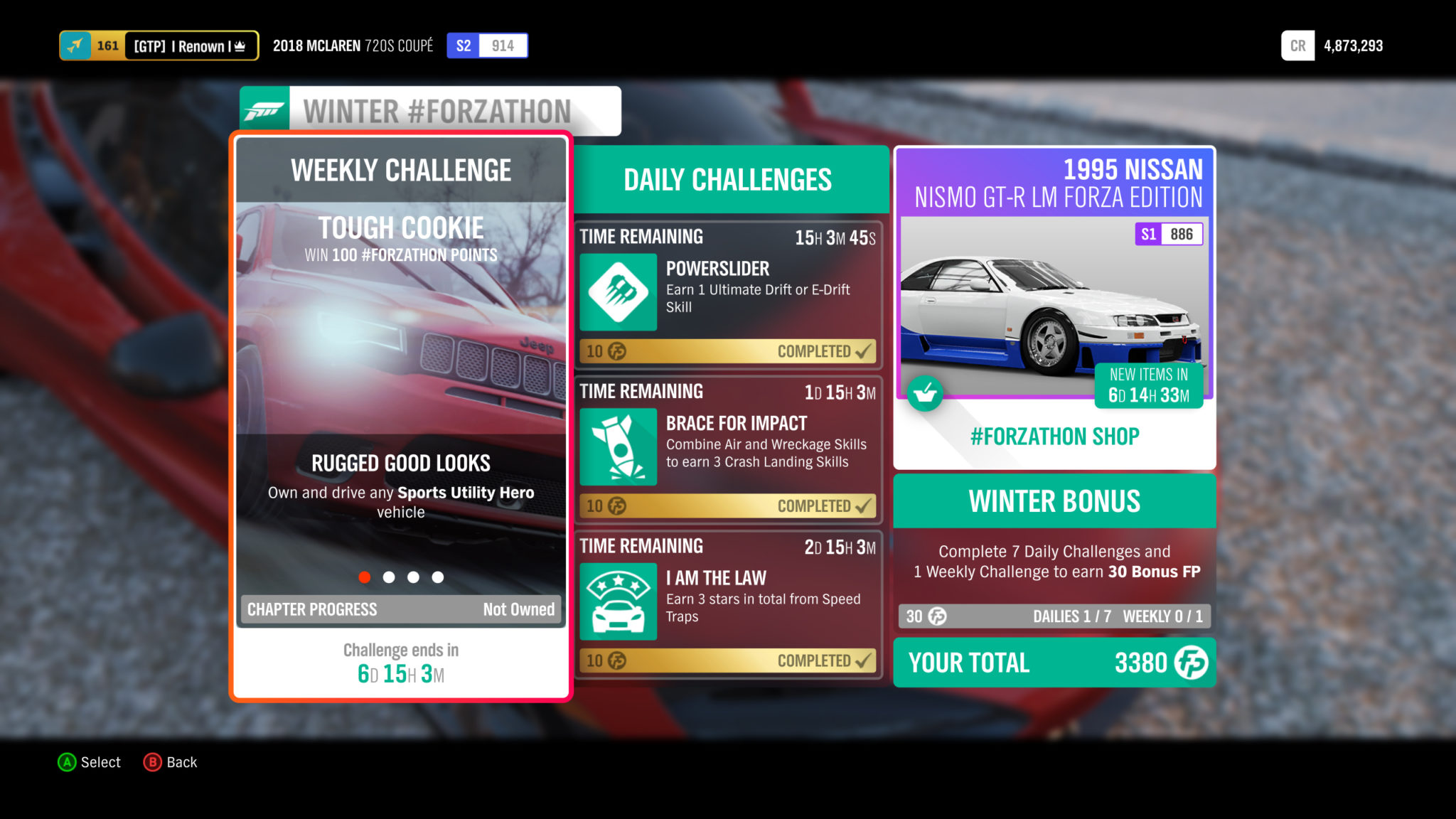Click the I Am The Law completed checkmark
Viewport: 1456px width, 819px height.
[x=862, y=660]
